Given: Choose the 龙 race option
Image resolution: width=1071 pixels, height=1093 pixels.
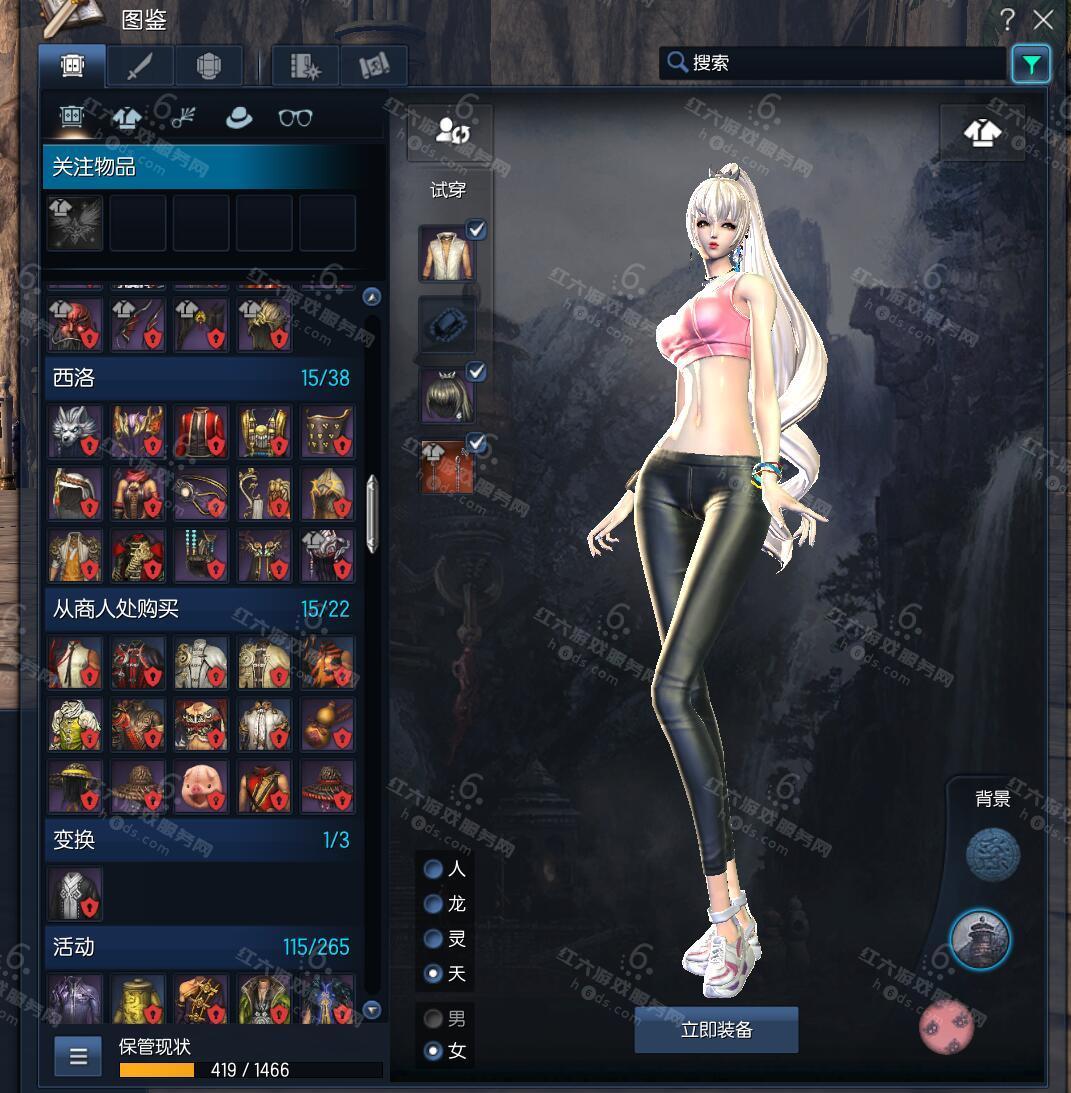Looking at the screenshot, I should [434, 904].
